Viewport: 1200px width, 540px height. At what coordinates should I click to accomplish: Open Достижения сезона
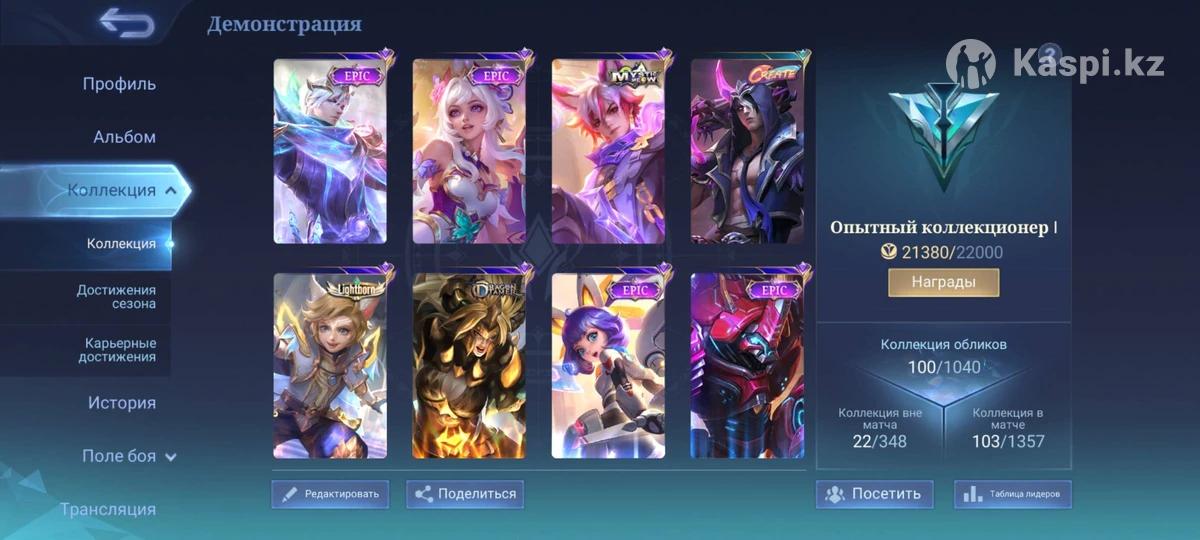[x=116, y=296]
